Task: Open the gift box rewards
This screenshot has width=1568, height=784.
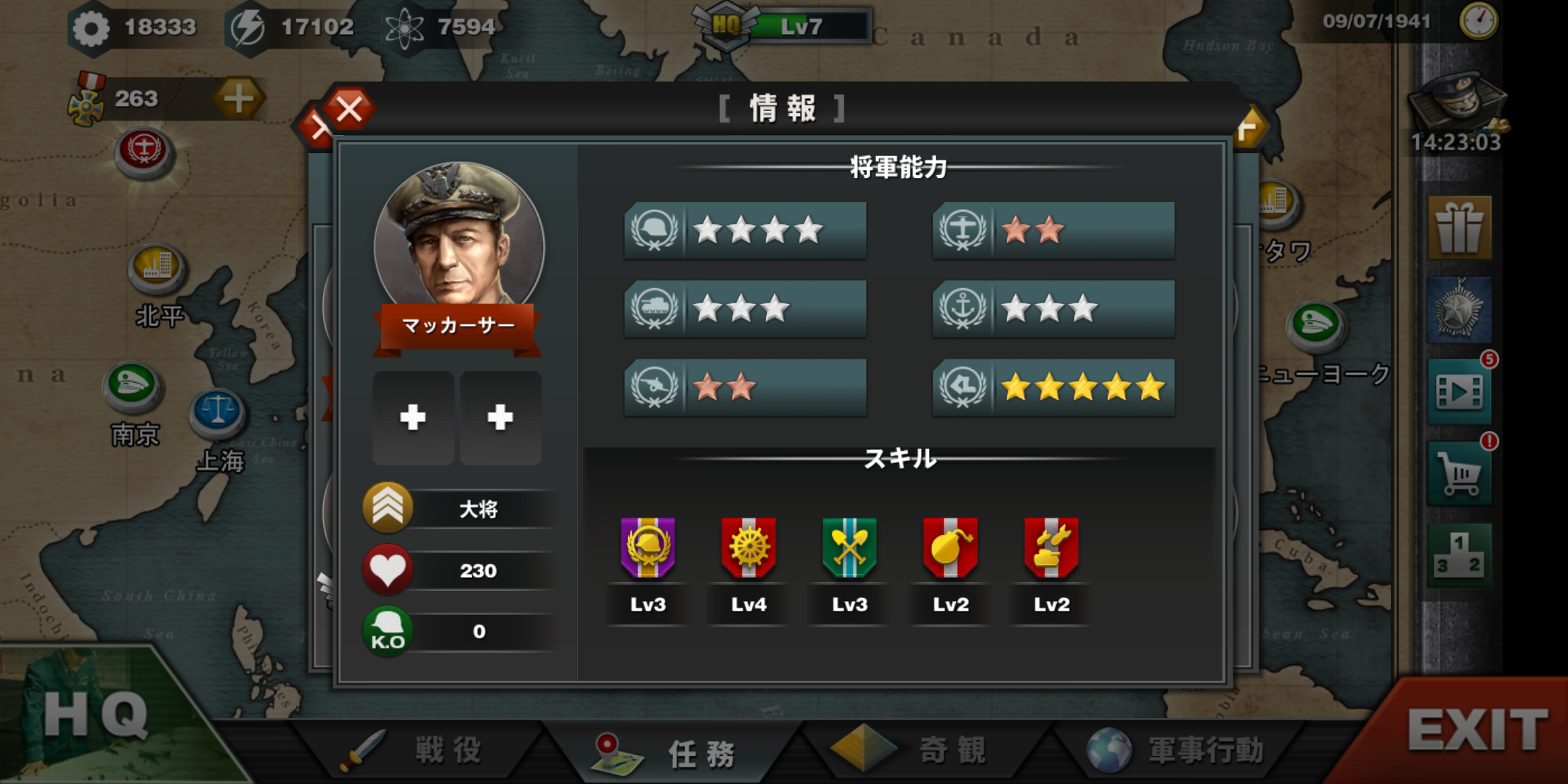Action: click(1459, 228)
